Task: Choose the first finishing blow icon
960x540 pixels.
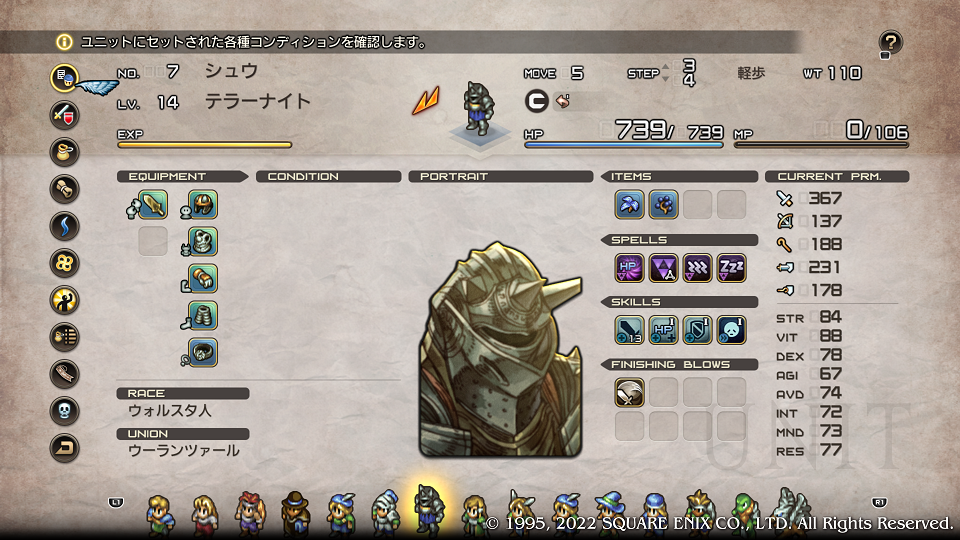Action: point(630,392)
